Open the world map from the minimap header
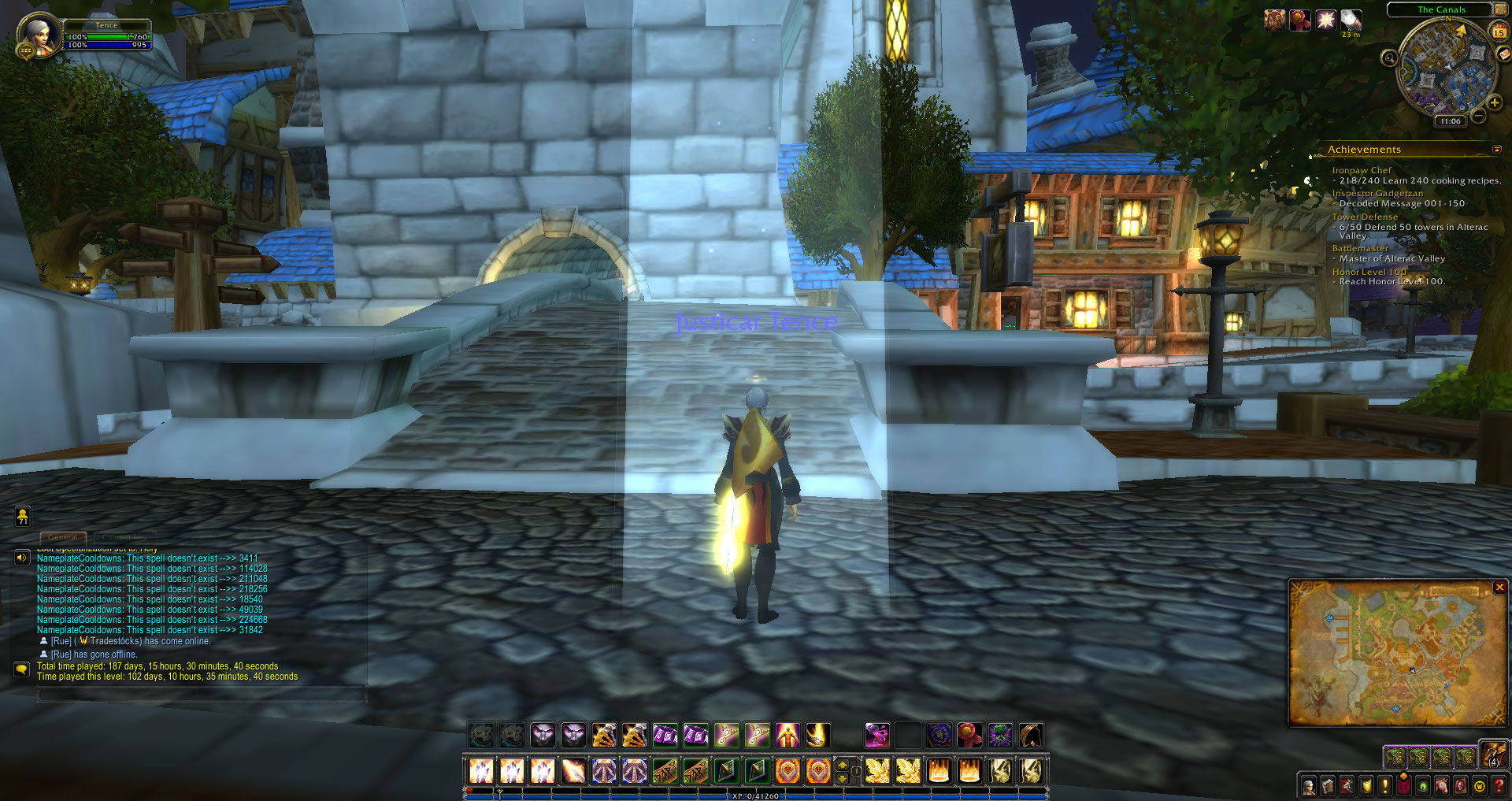The image size is (1512, 801). (x=1499, y=9)
